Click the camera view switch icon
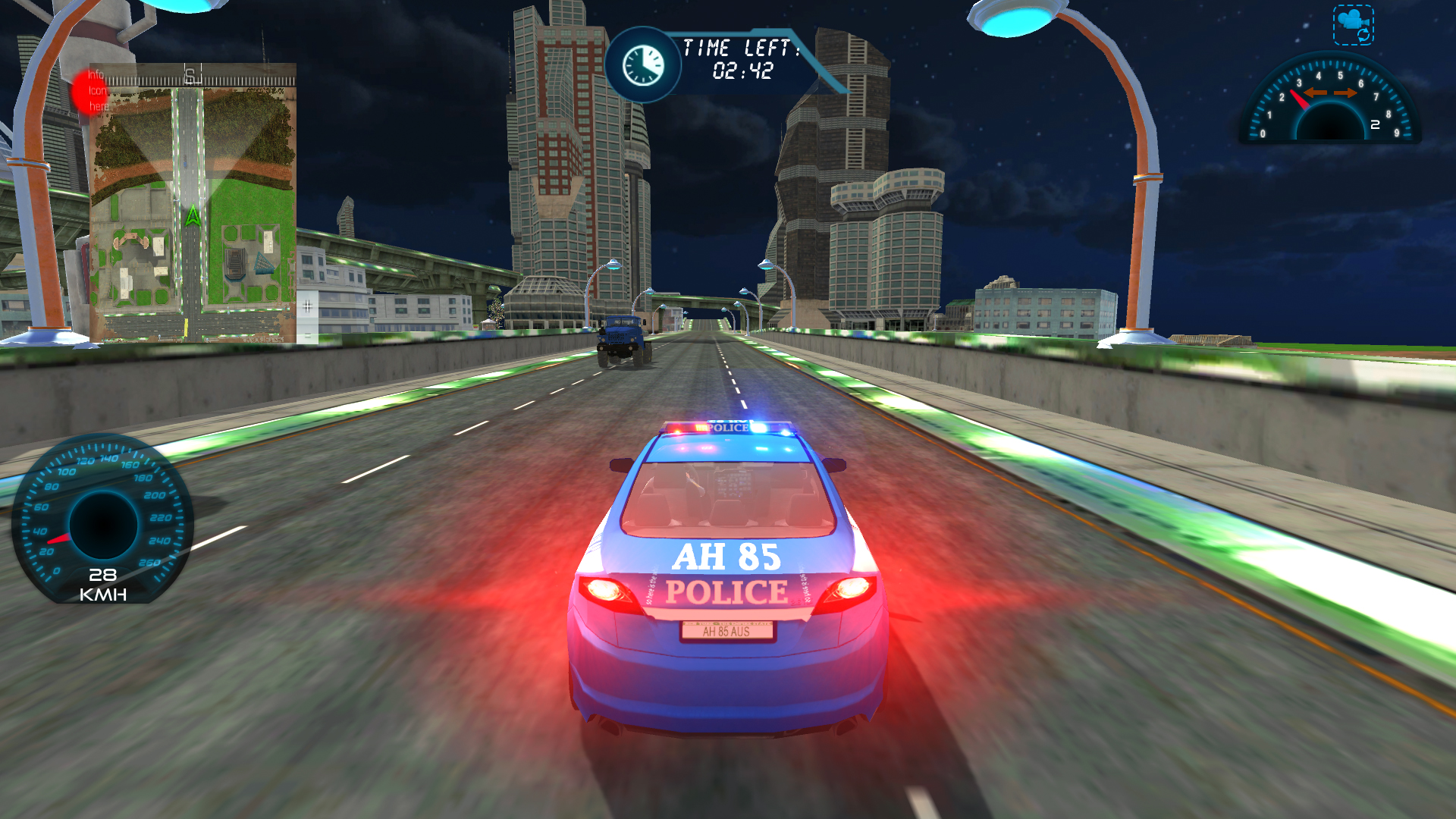The width and height of the screenshot is (1456, 819). [x=1352, y=21]
